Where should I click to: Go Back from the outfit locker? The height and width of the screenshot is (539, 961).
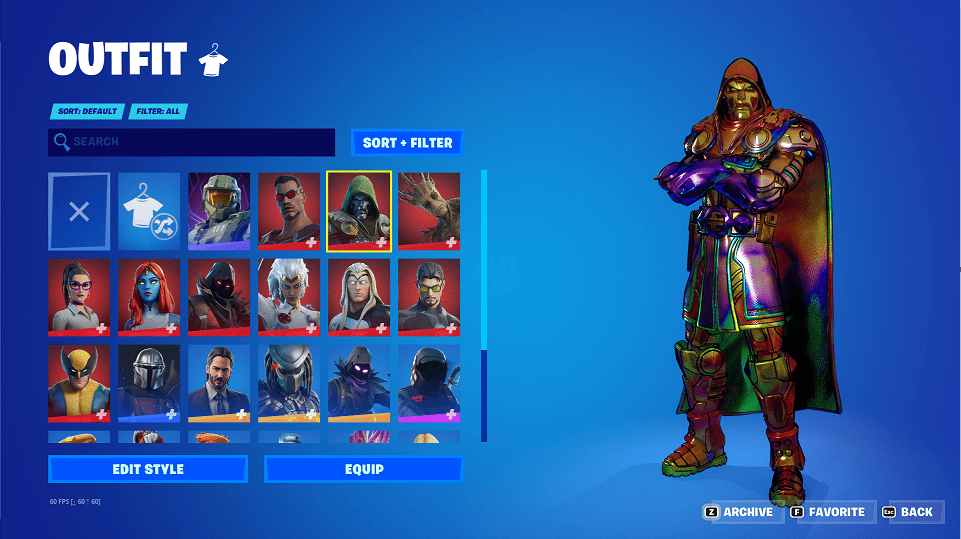[x=910, y=512]
